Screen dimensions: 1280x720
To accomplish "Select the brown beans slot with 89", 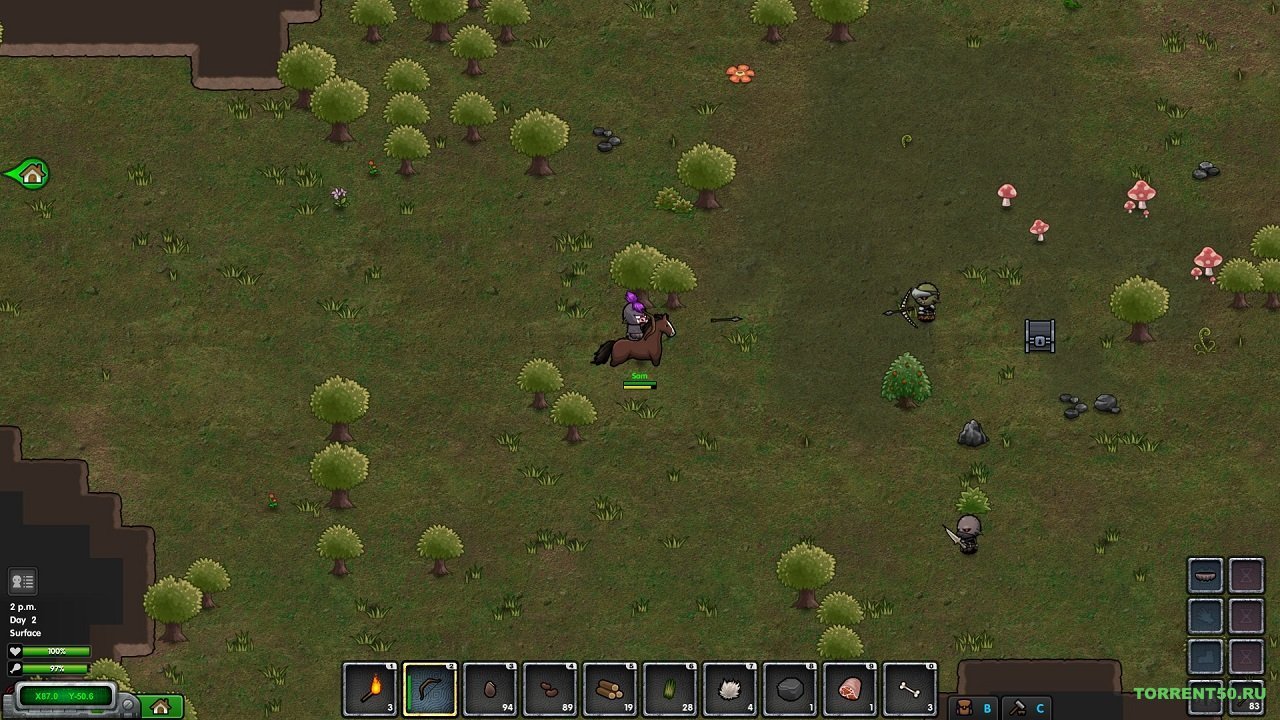I will pyautogui.click(x=550, y=689).
